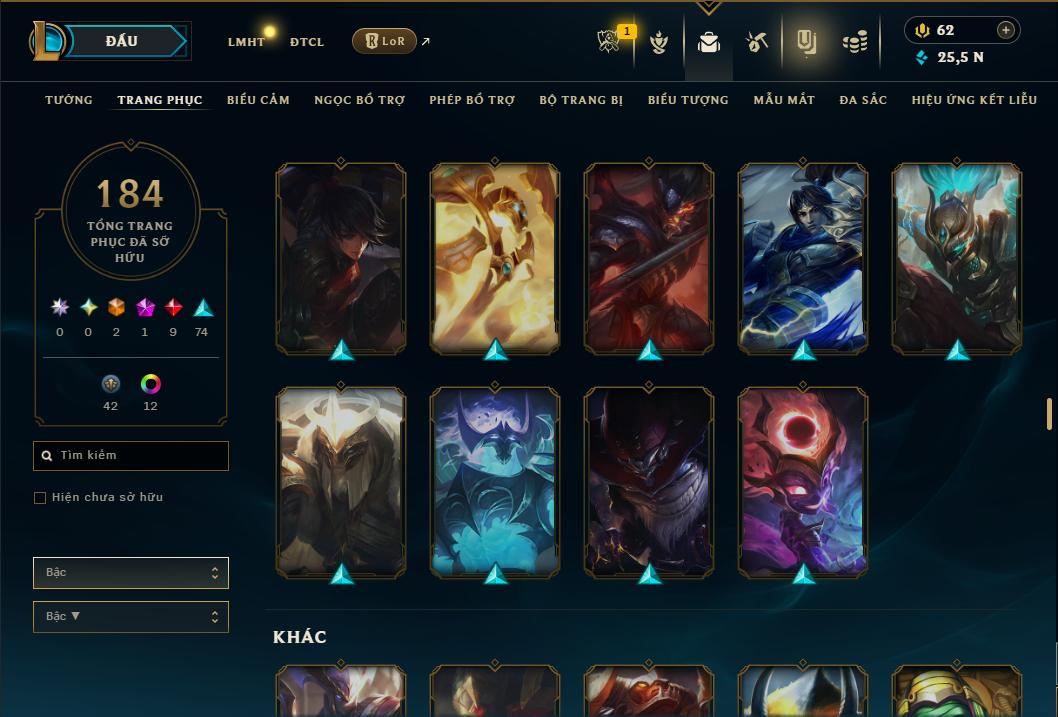Show the BIỂU TƯỢNG tab
The width and height of the screenshot is (1058, 717).
pyautogui.click(x=688, y=100)
